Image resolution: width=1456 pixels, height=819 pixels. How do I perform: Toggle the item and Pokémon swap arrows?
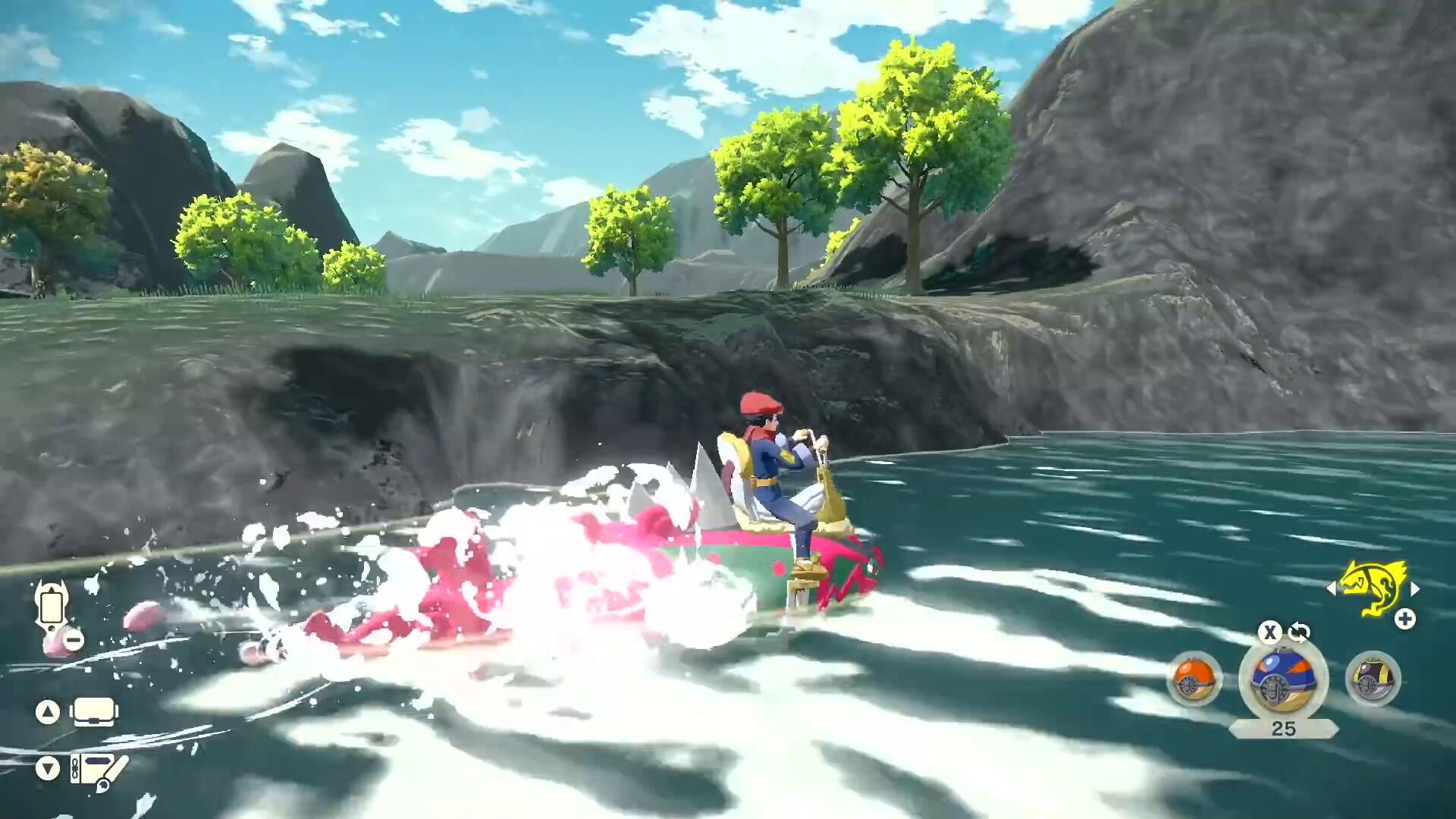point(1299,632)
